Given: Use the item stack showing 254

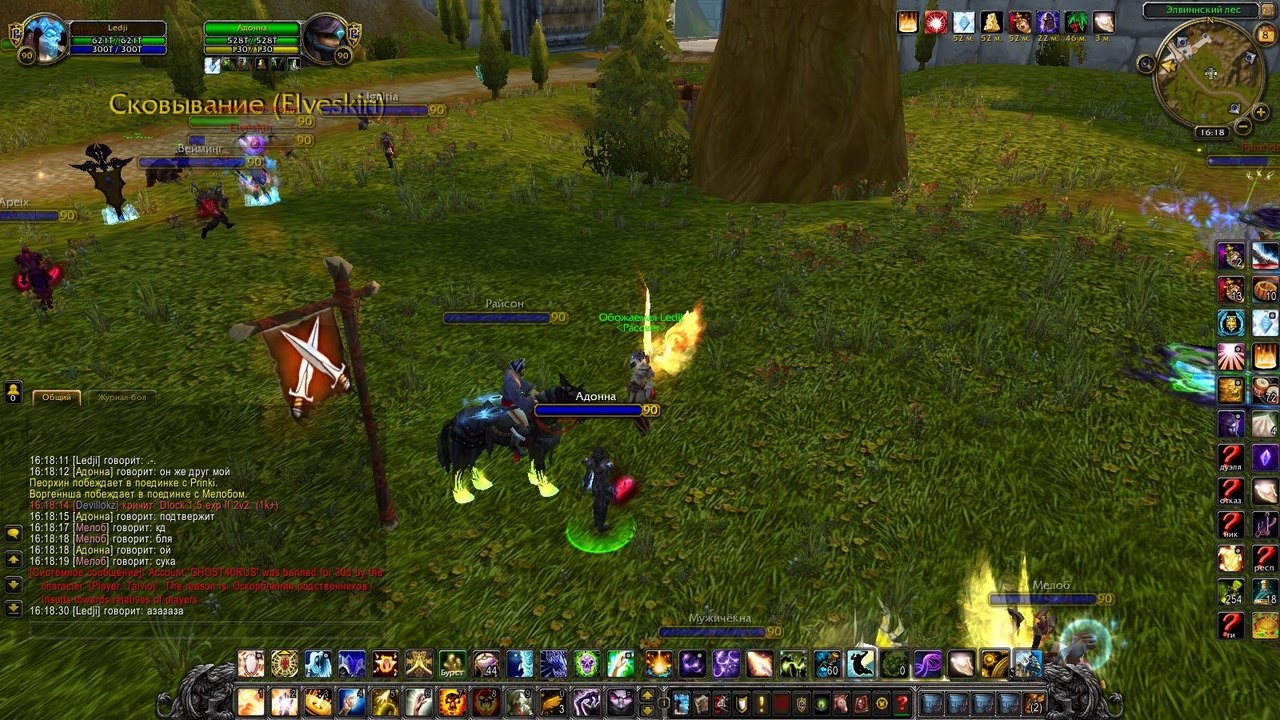Looking at the screenshot, I should click(1231, 592).
